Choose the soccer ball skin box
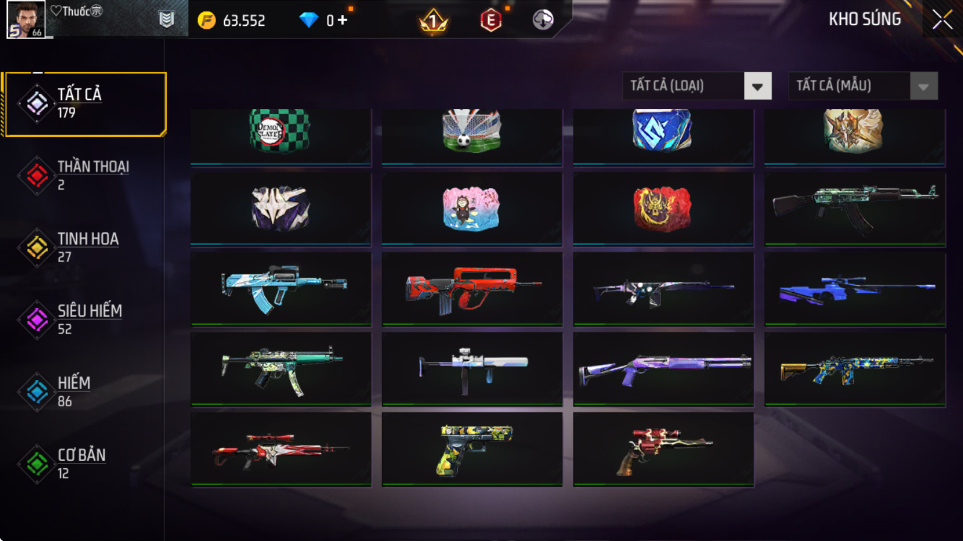 [472, 133]
